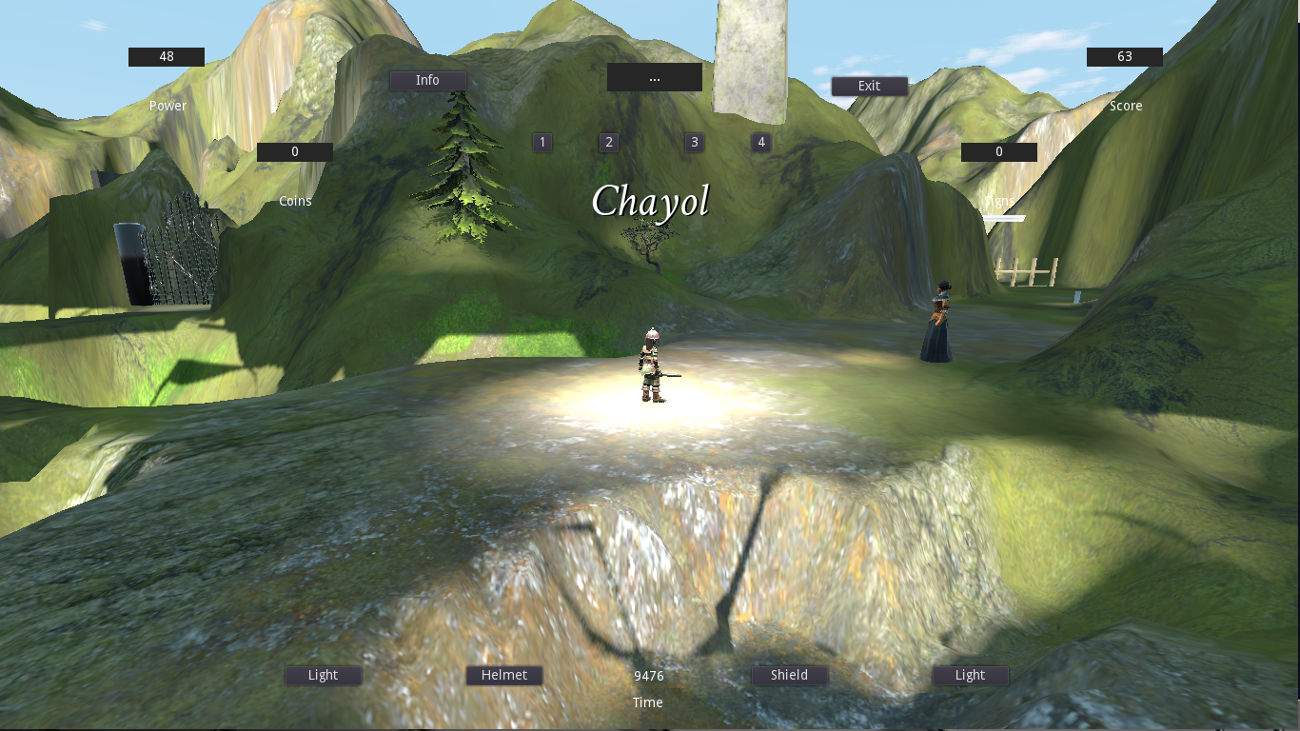Image resolution: width=1300 pixels, height=731 pixels.
Task: Click the Power counter showing 48
Action: coord(166,56)
